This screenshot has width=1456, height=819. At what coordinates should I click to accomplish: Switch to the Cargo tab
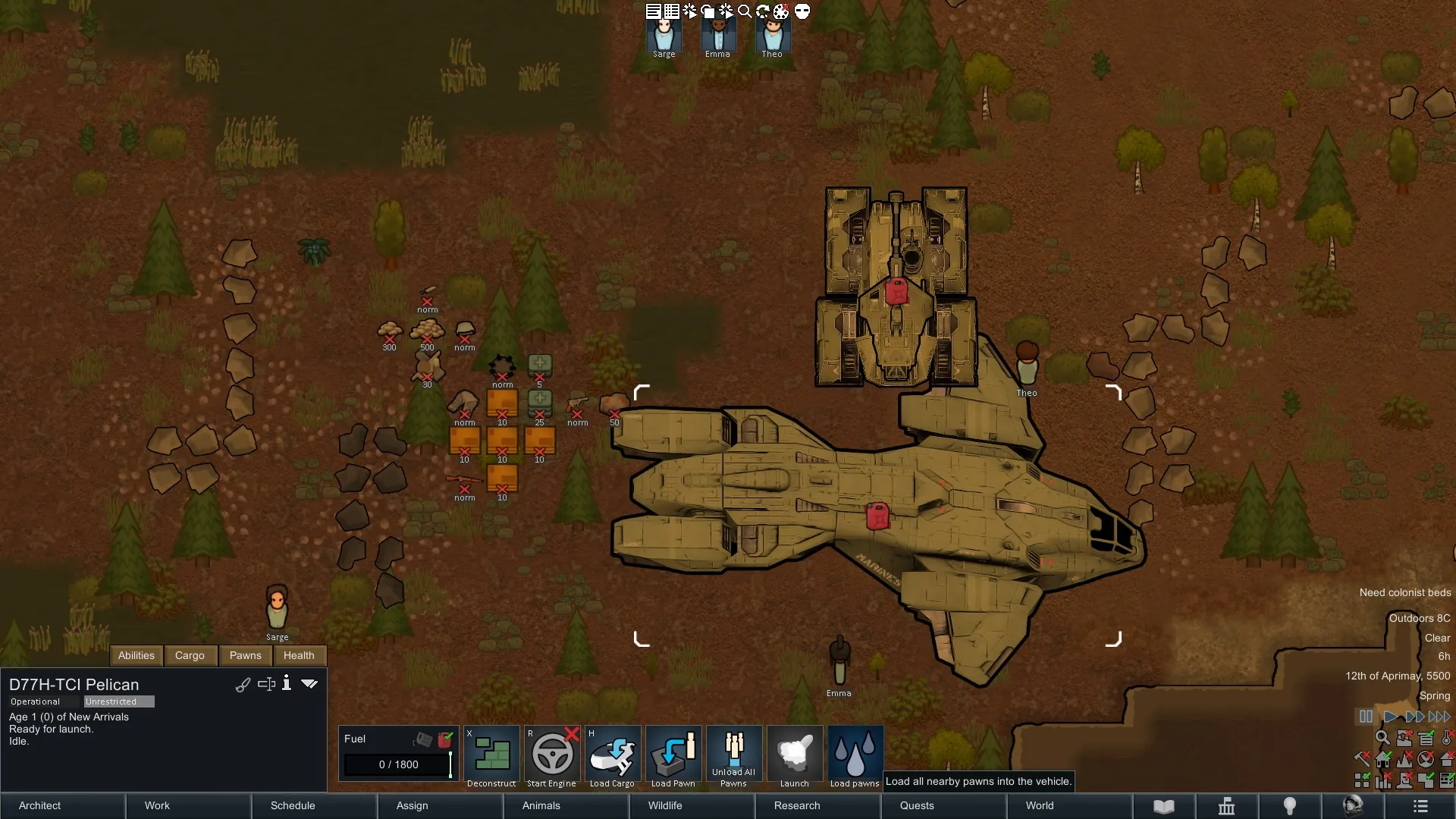coord(190,655)
